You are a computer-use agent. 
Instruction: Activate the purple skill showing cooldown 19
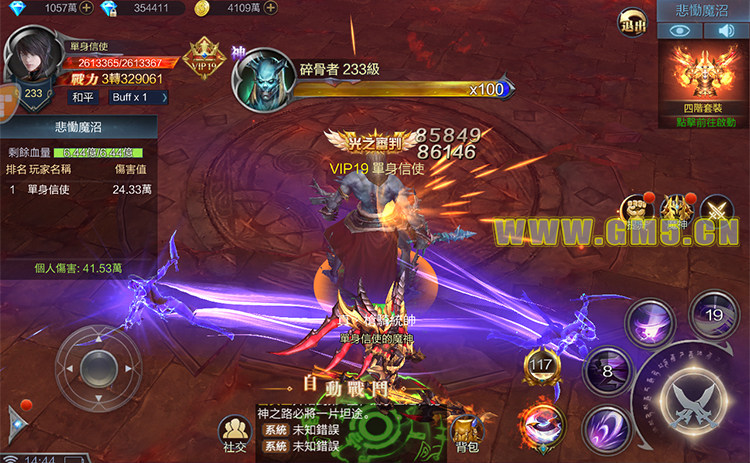(713, 313)
